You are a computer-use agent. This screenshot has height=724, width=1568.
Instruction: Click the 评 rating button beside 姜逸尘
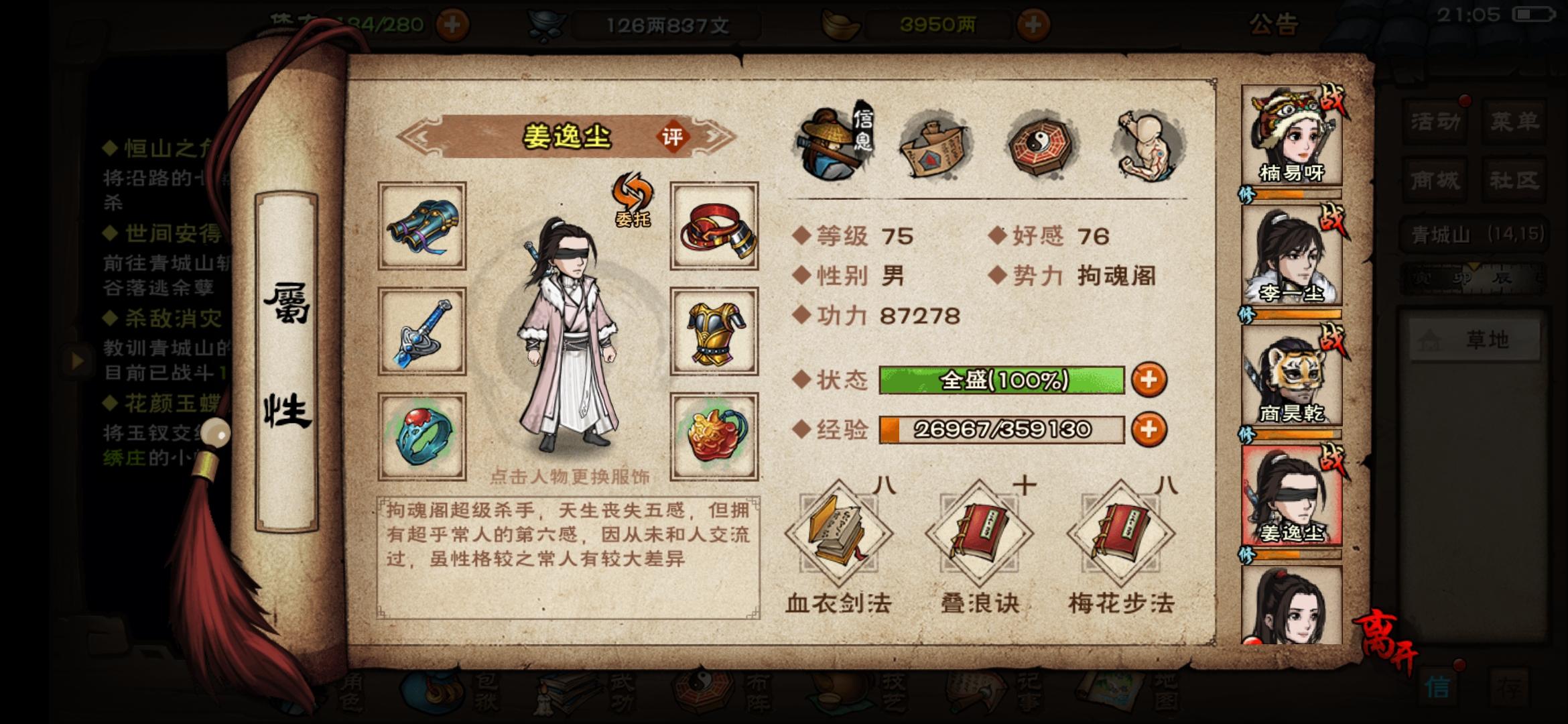pyautogui.click(x=673, y=136)
